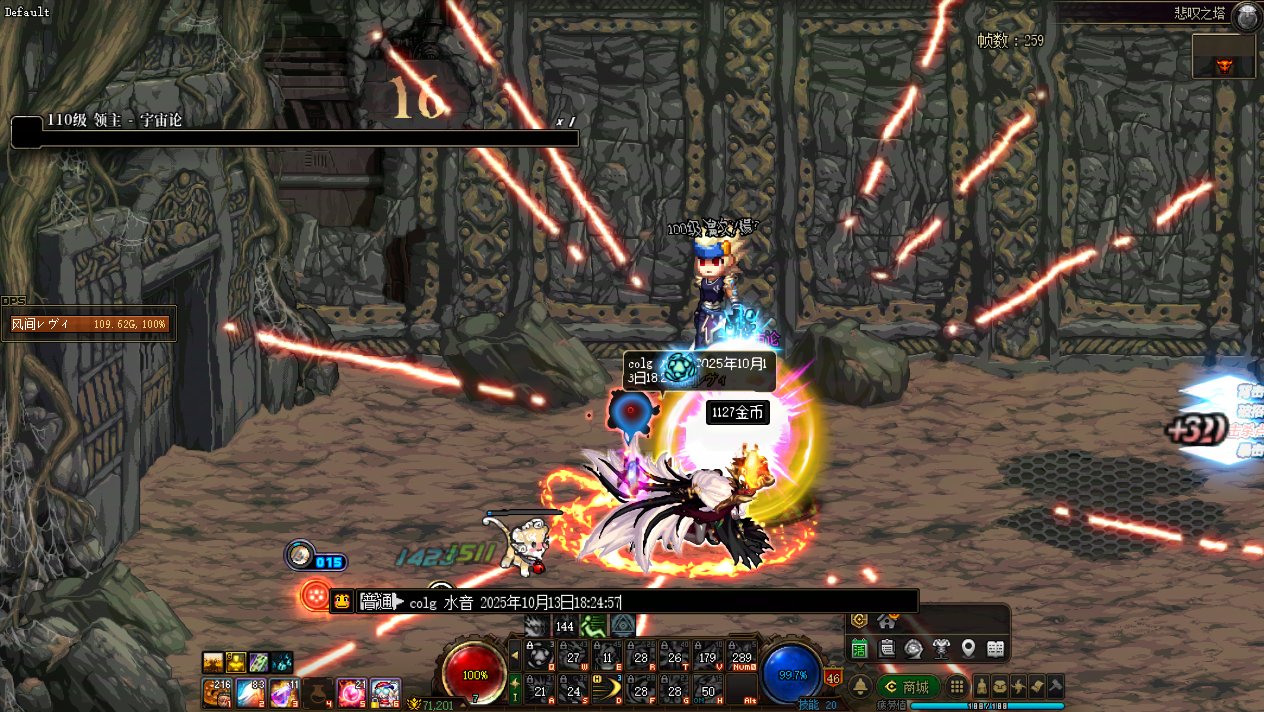This screenshot has width=1264, height=712.
Task: Use the purple potion in quick slot 3
Action: click(x=284, y=692)
